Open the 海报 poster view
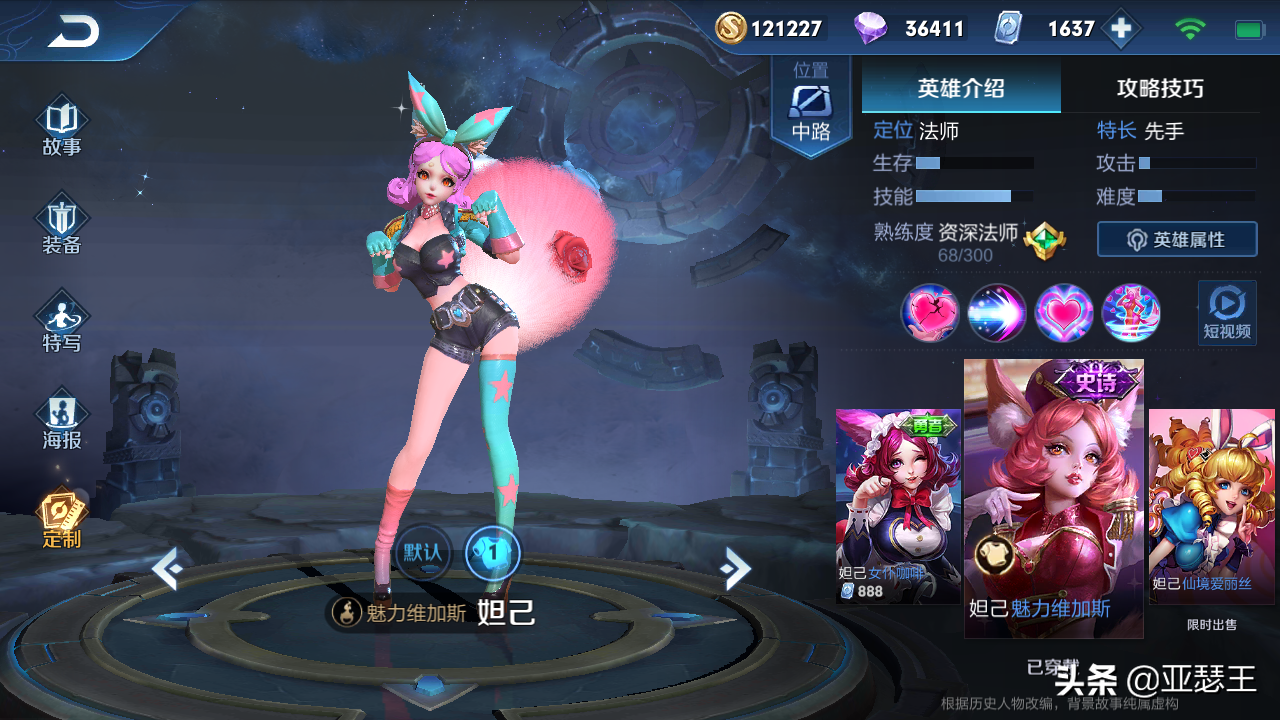This screenshot has height=720, width=1280. [61, 421]
